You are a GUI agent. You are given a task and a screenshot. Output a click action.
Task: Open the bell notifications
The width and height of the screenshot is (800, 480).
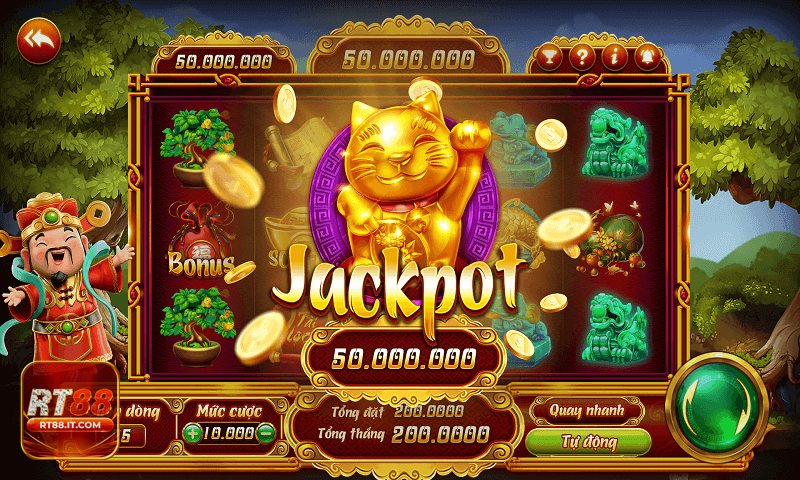[645, 57]
